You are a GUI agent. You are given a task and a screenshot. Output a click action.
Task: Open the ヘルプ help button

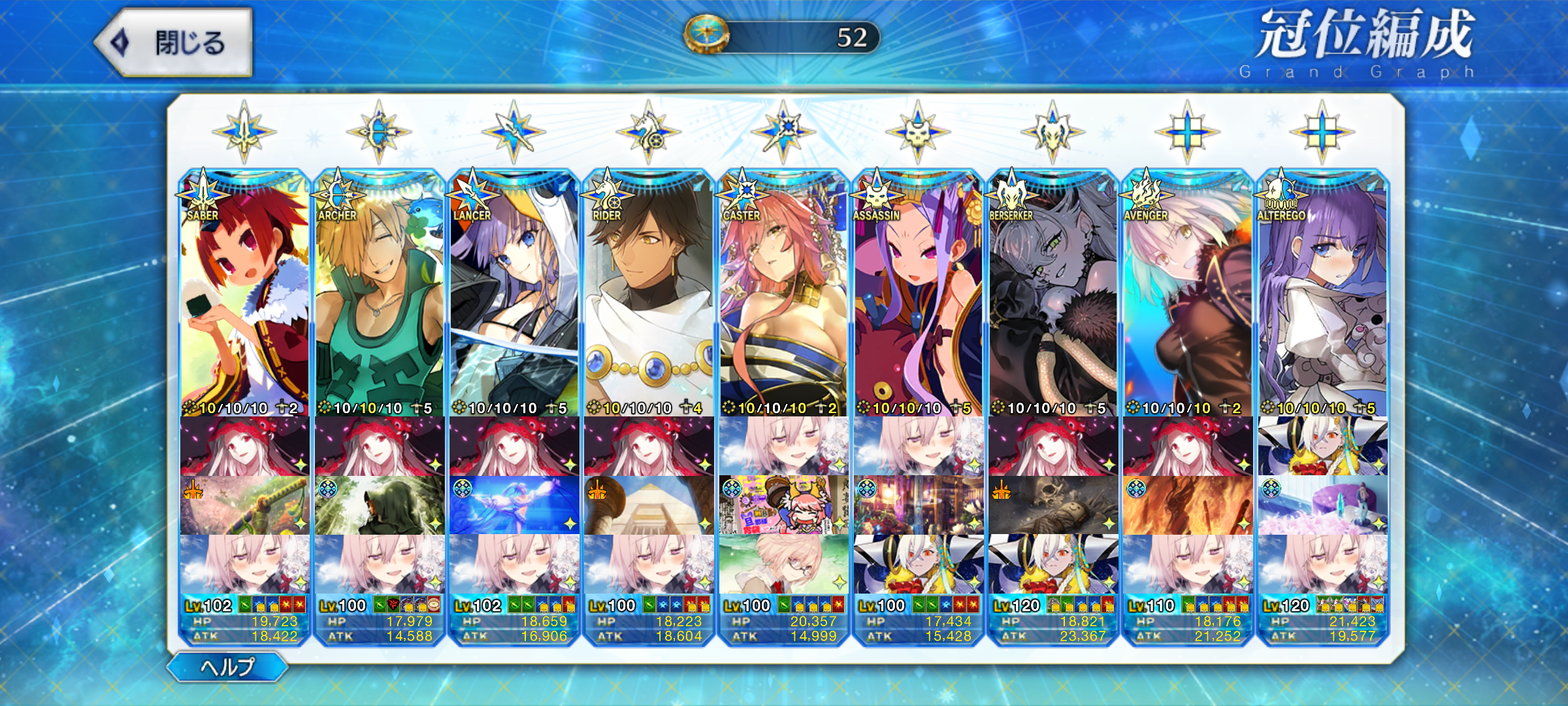(227, 667)
